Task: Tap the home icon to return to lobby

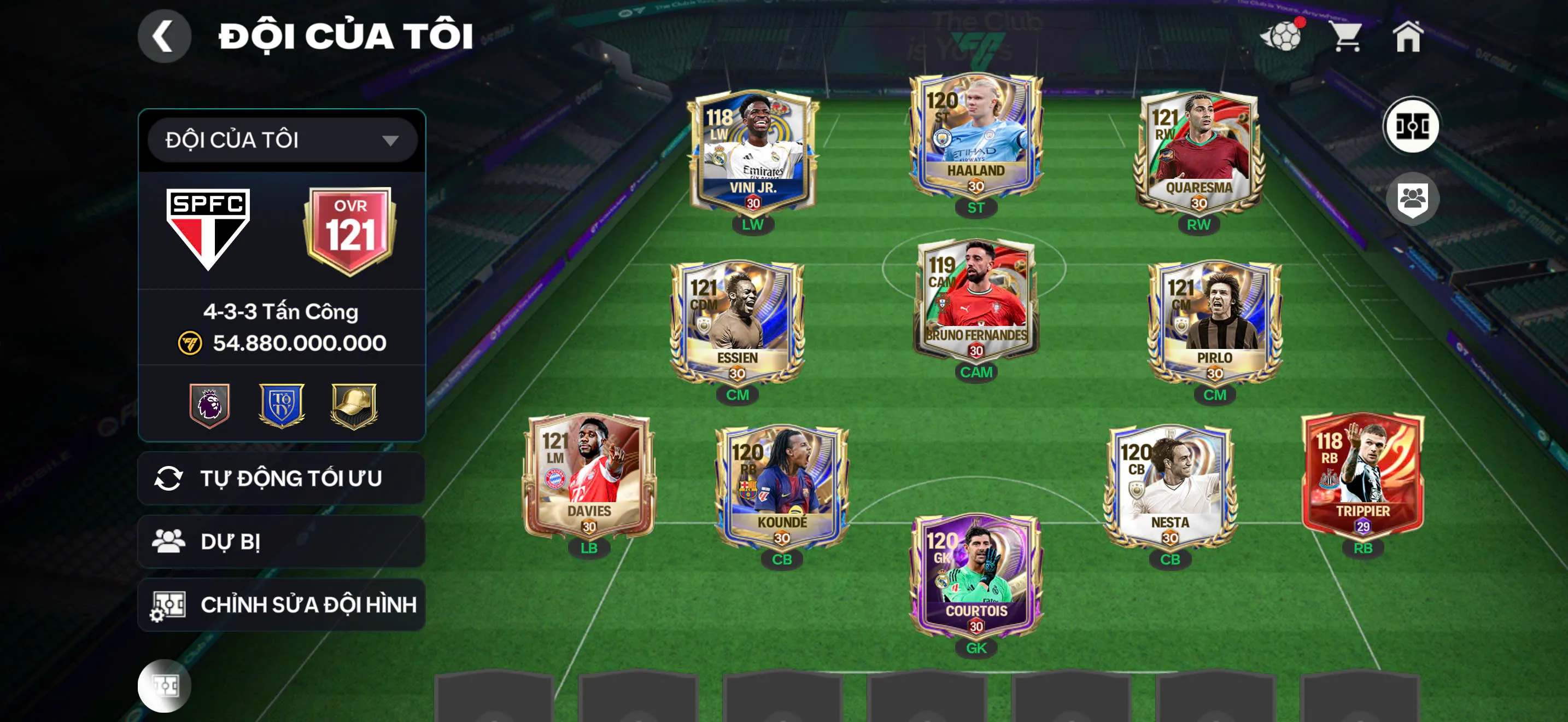Action: click(x=1412, y=38)
